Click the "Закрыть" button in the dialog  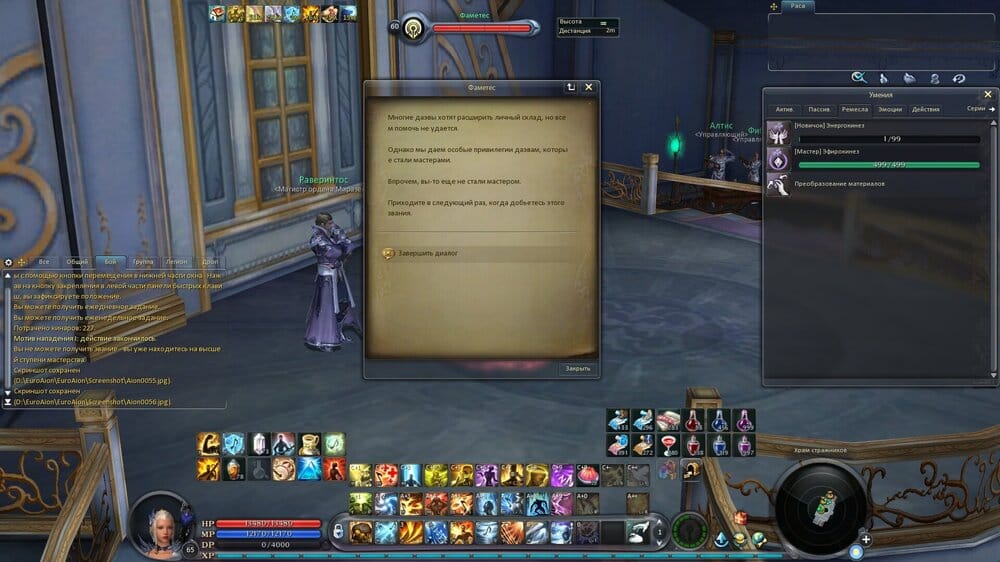click(577, 368)
